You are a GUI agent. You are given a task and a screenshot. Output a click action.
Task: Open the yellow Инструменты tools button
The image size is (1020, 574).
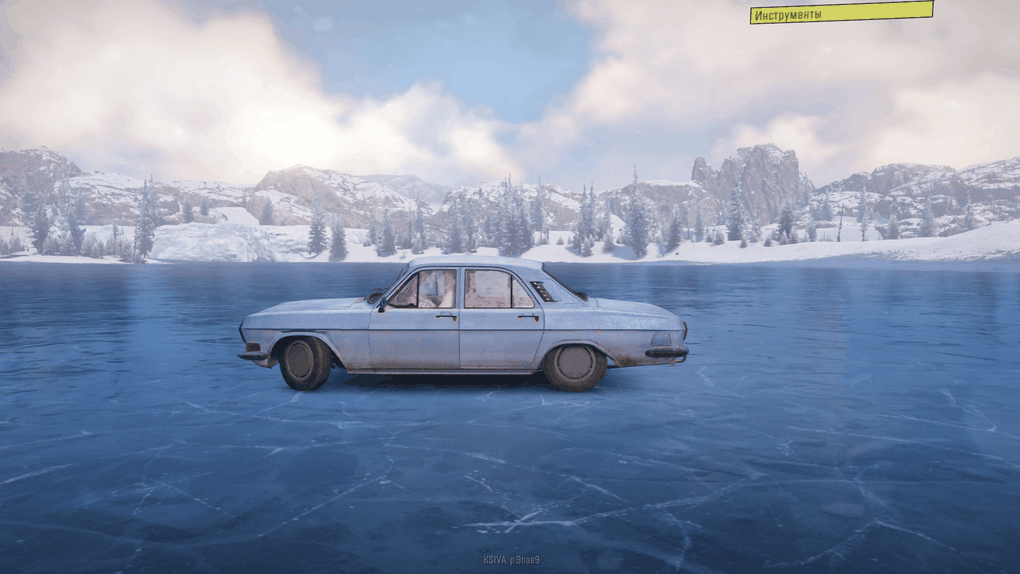pos(841,13)
